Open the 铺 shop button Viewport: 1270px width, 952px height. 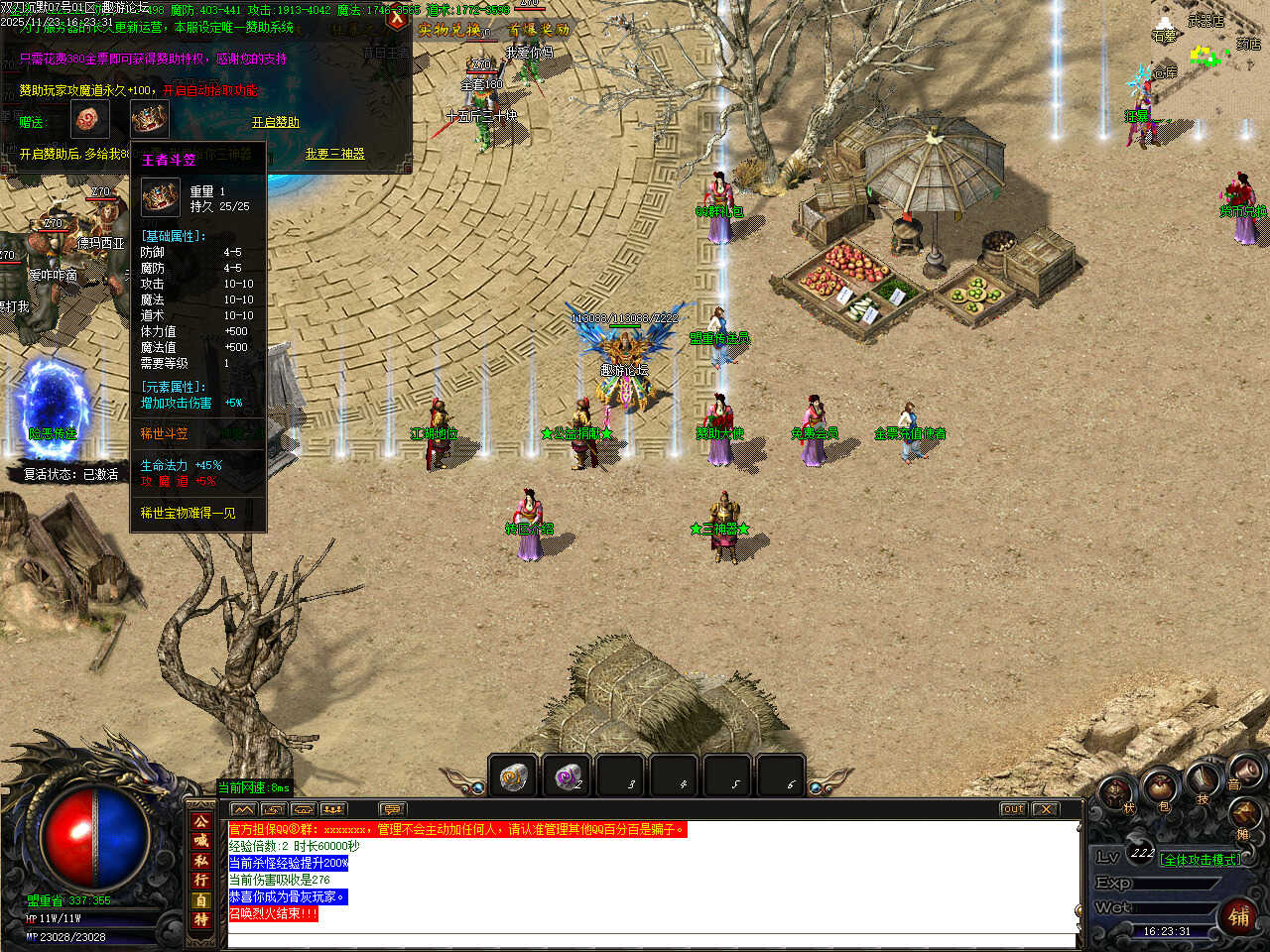click(1238, 916)
